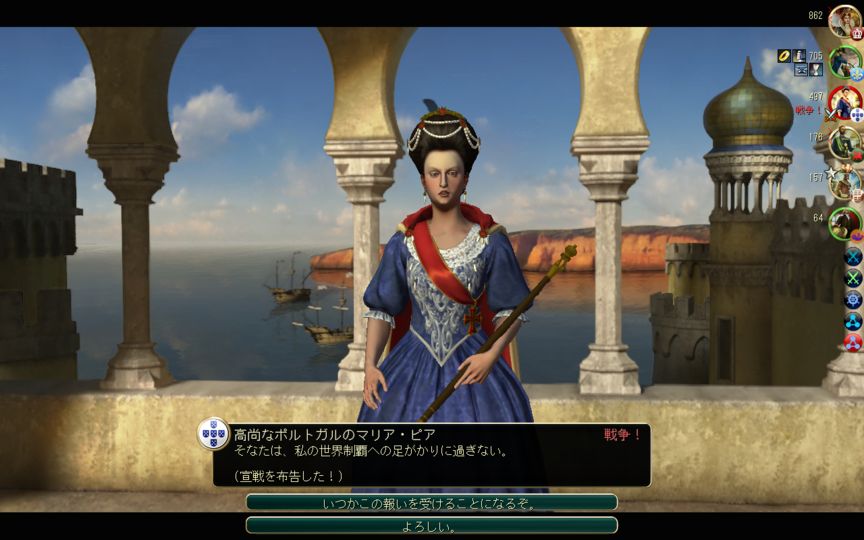Open the leader portrait next to score 157
This screenshot has width=864, height=540.
(x=845, y=183)
